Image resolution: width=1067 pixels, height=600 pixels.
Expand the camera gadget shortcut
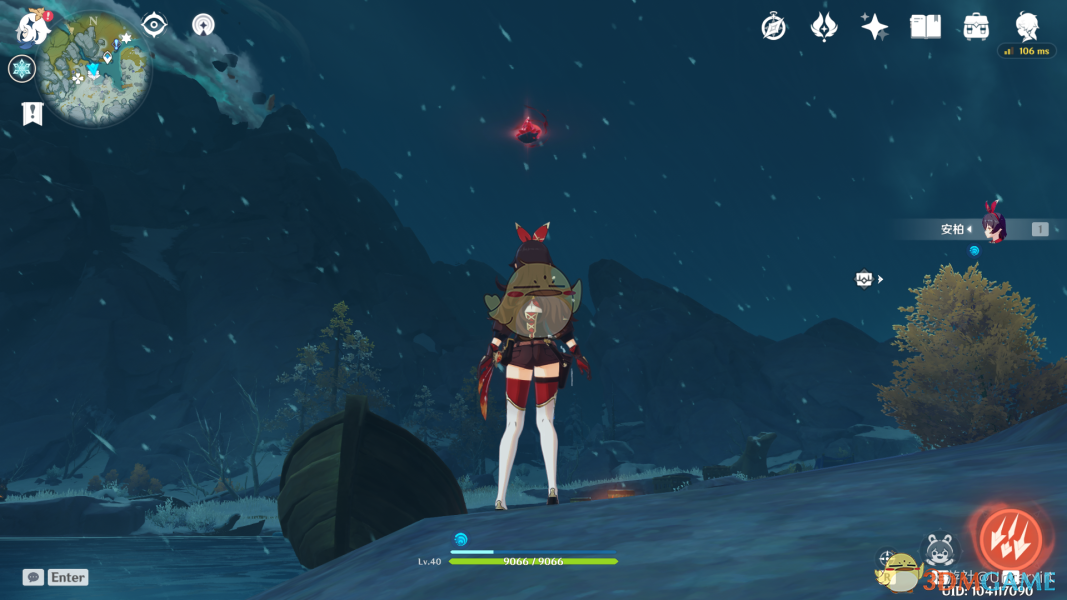tap(867, 279)
